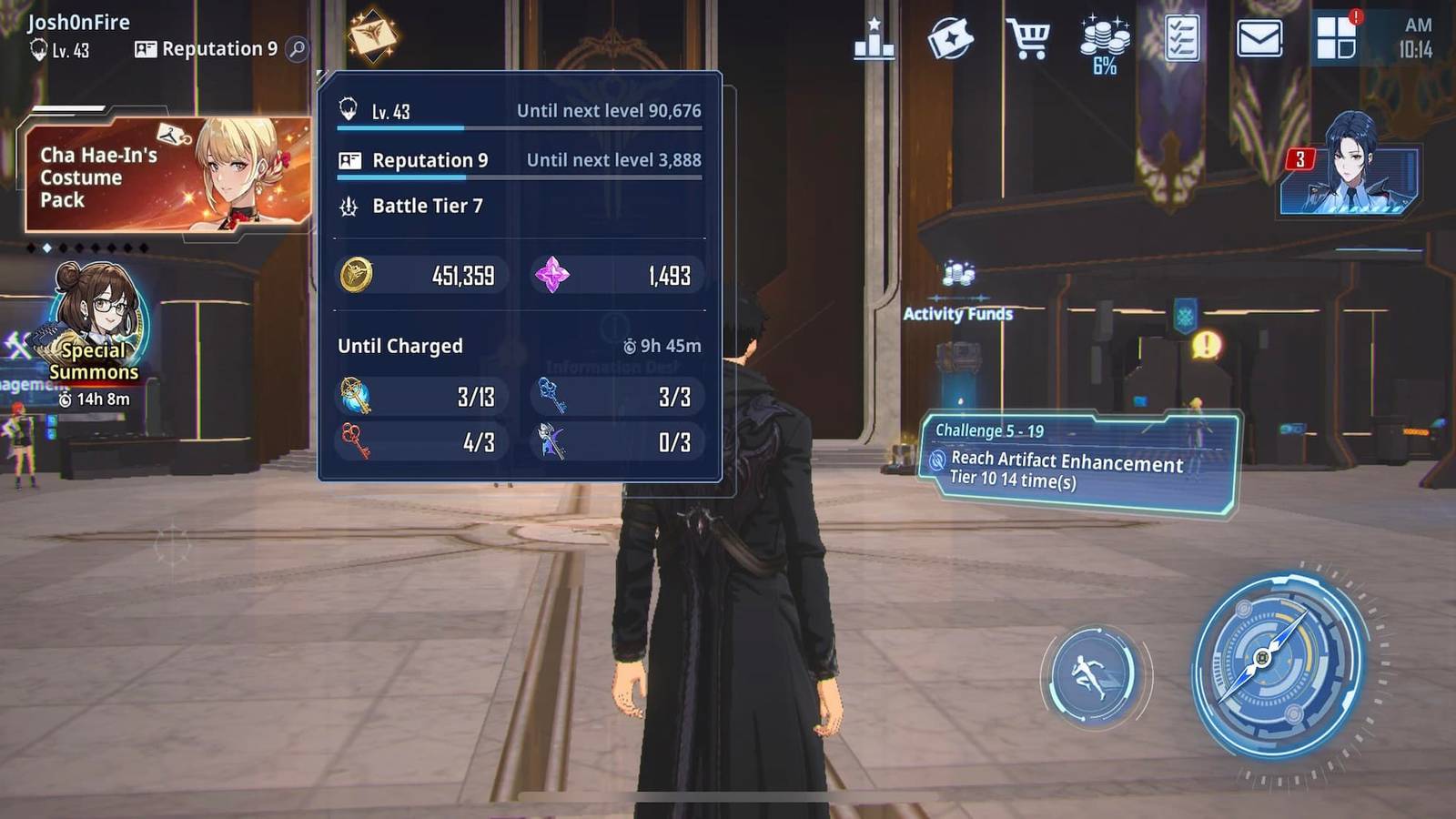Open the coupon ticket menu

point(951,38)
